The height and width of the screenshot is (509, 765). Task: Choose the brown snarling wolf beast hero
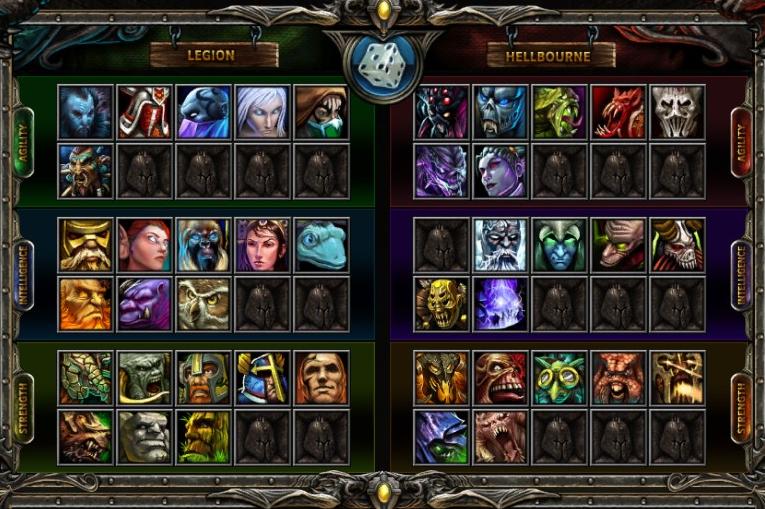pyautogui.click(x=85, y=437)
